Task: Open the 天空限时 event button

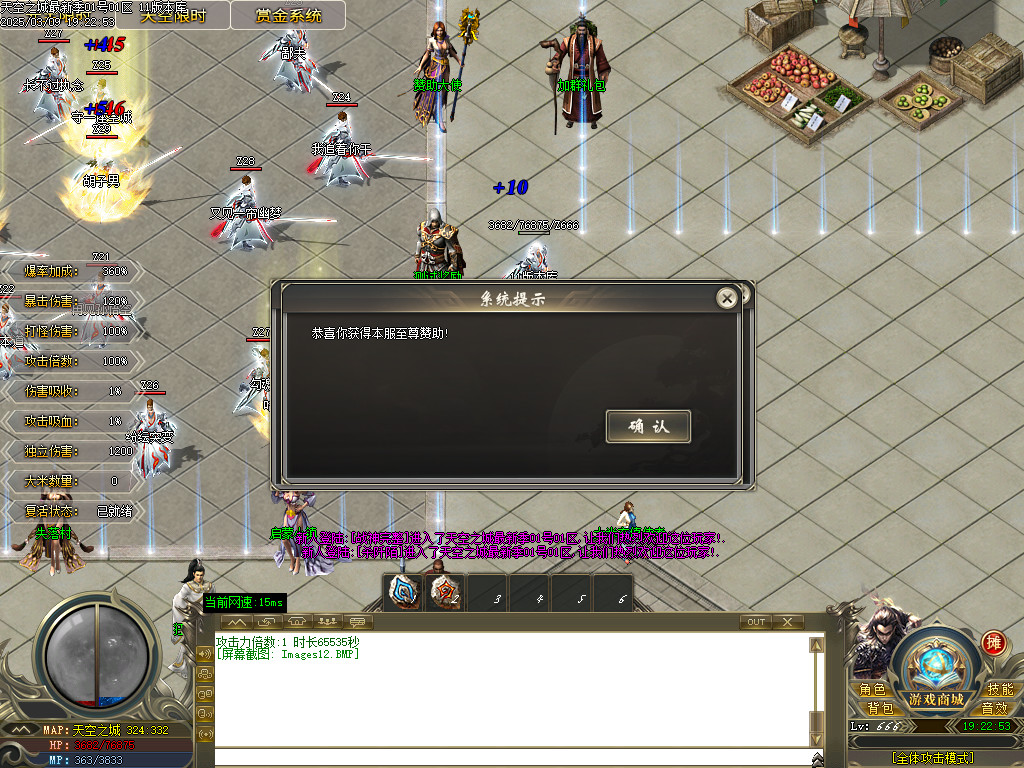Action: point(172,15)
